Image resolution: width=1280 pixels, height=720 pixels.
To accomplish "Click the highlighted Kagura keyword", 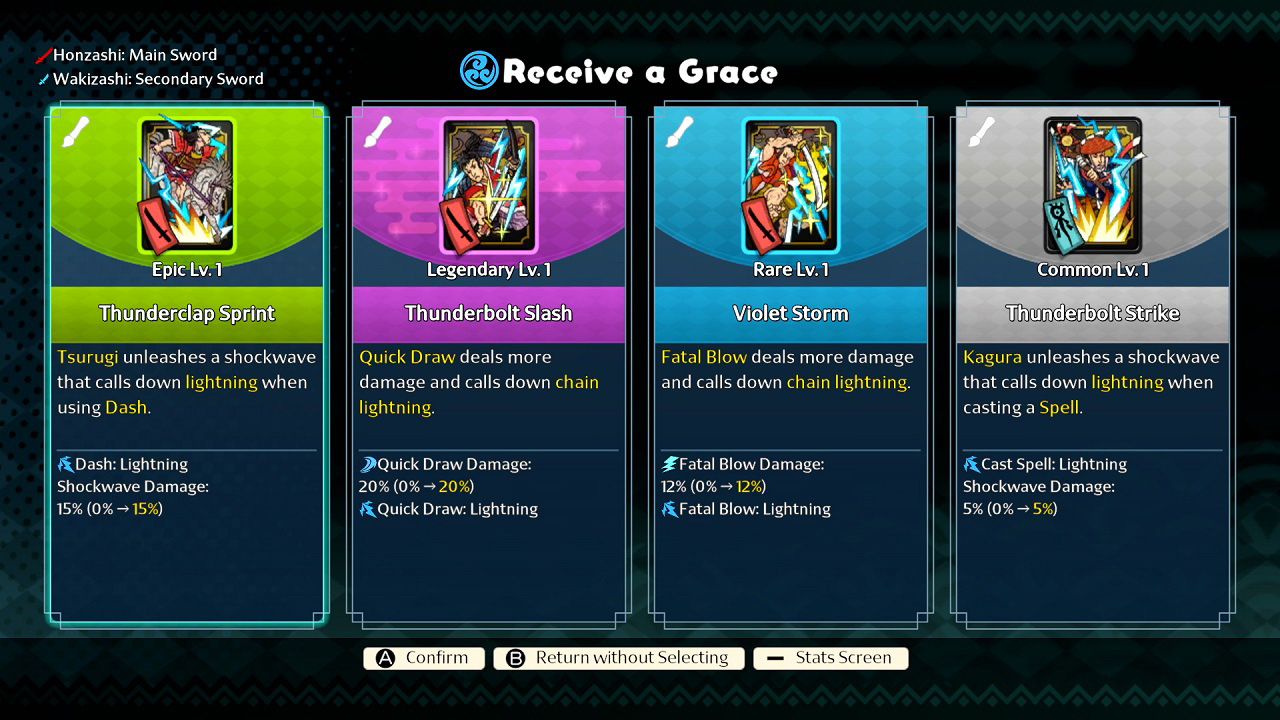I will tap(990, 356).
